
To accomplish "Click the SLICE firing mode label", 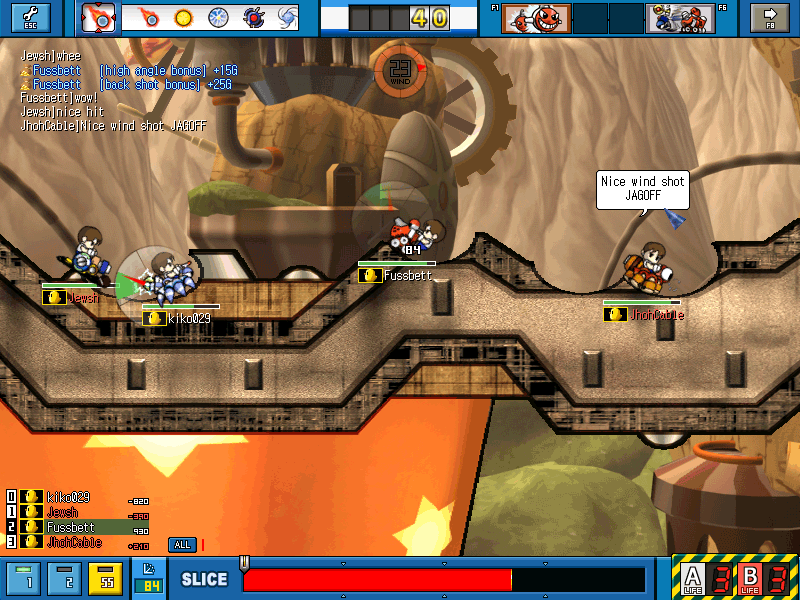I will coord(204,580).
